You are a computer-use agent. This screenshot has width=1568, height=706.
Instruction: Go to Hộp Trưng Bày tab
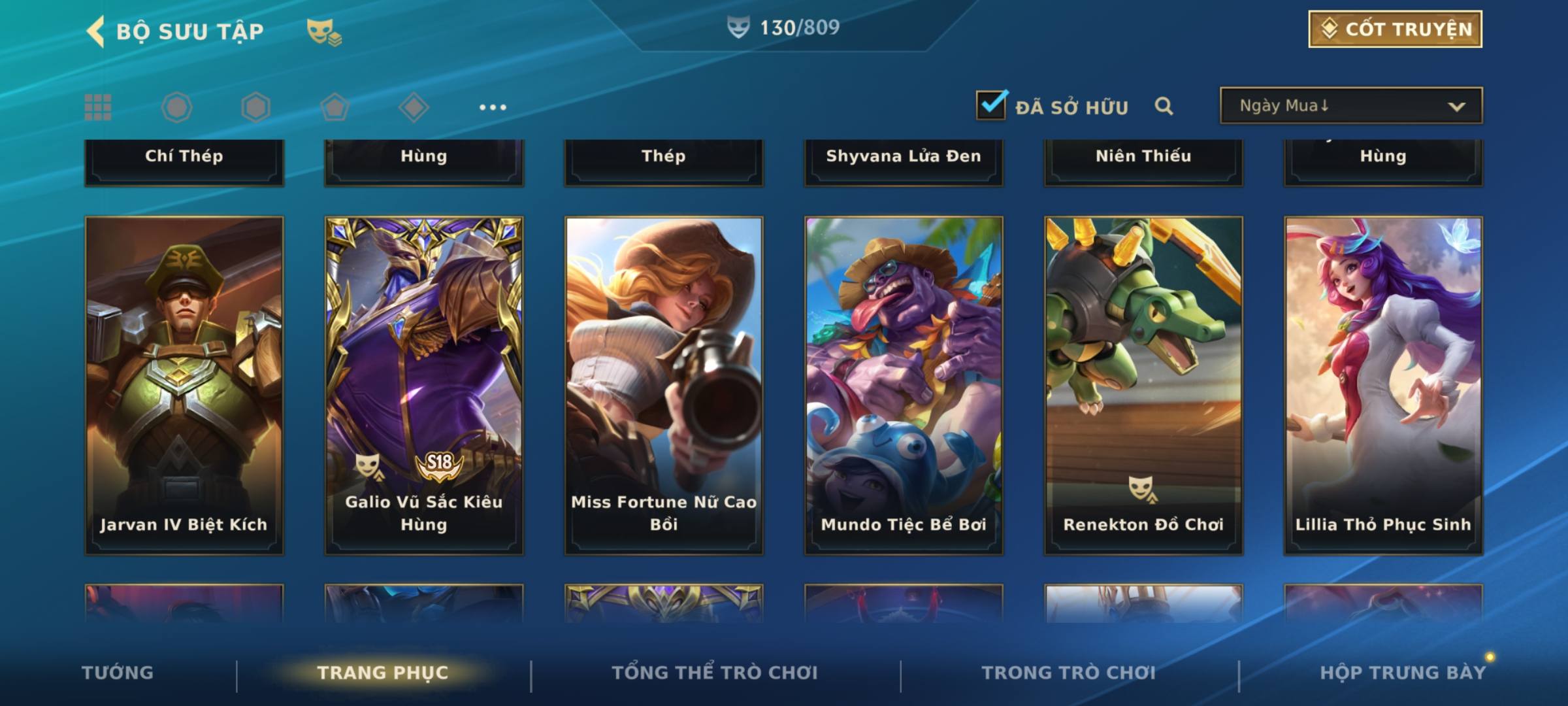click(1403, 673)
